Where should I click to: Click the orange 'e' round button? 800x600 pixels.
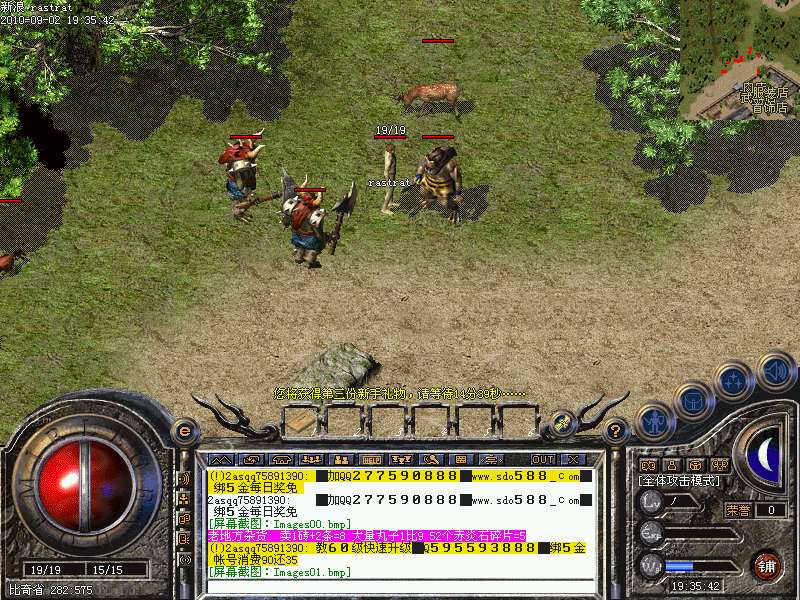click(x=184, y=432)
